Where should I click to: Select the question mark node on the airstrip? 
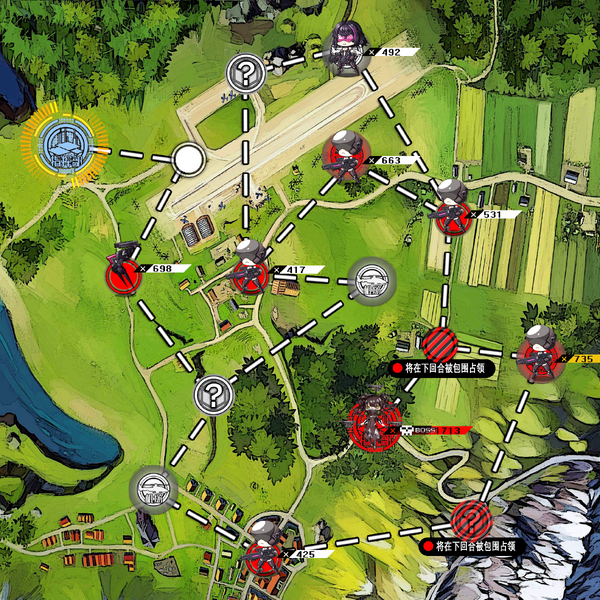pos(244,73)
